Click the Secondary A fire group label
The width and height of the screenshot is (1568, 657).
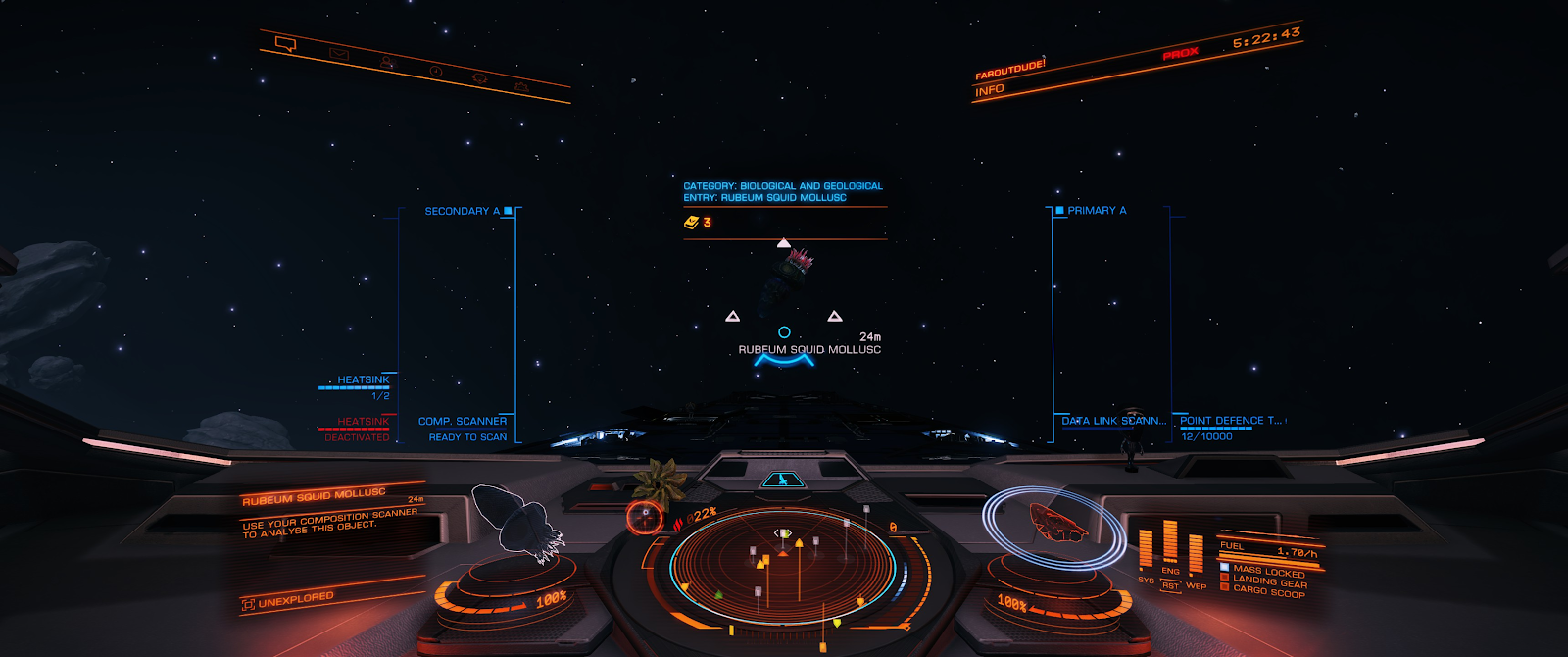click(x=463, y=211)
